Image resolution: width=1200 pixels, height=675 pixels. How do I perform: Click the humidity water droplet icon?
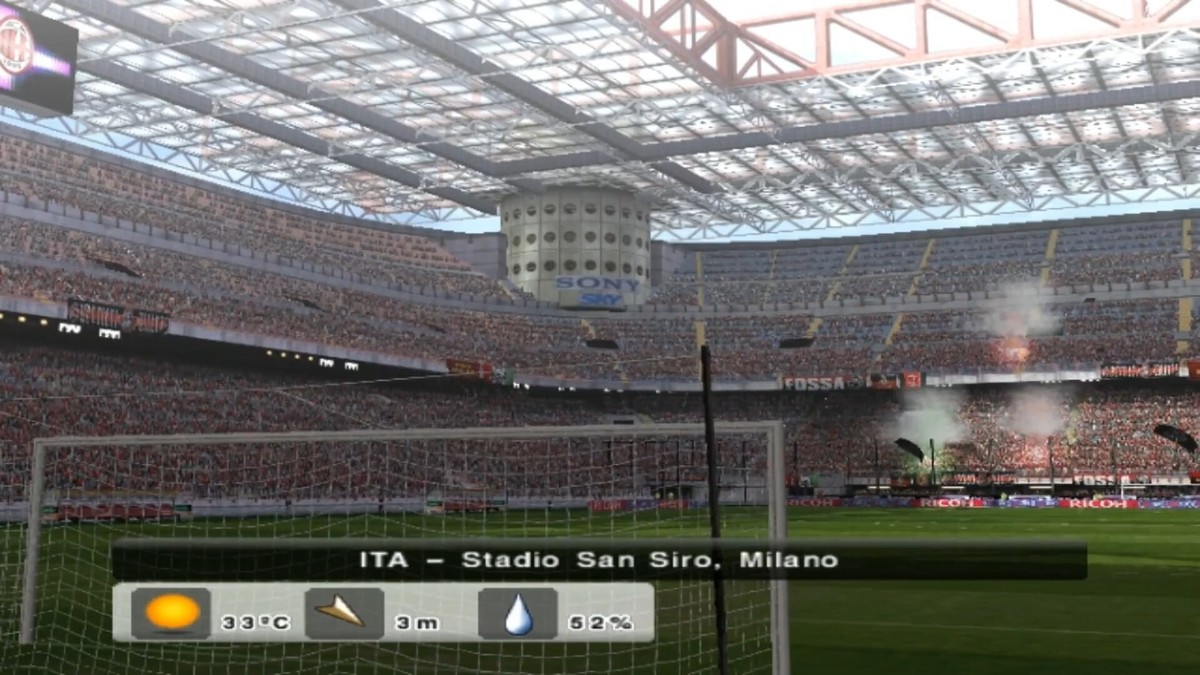click(x=518, y=613)
